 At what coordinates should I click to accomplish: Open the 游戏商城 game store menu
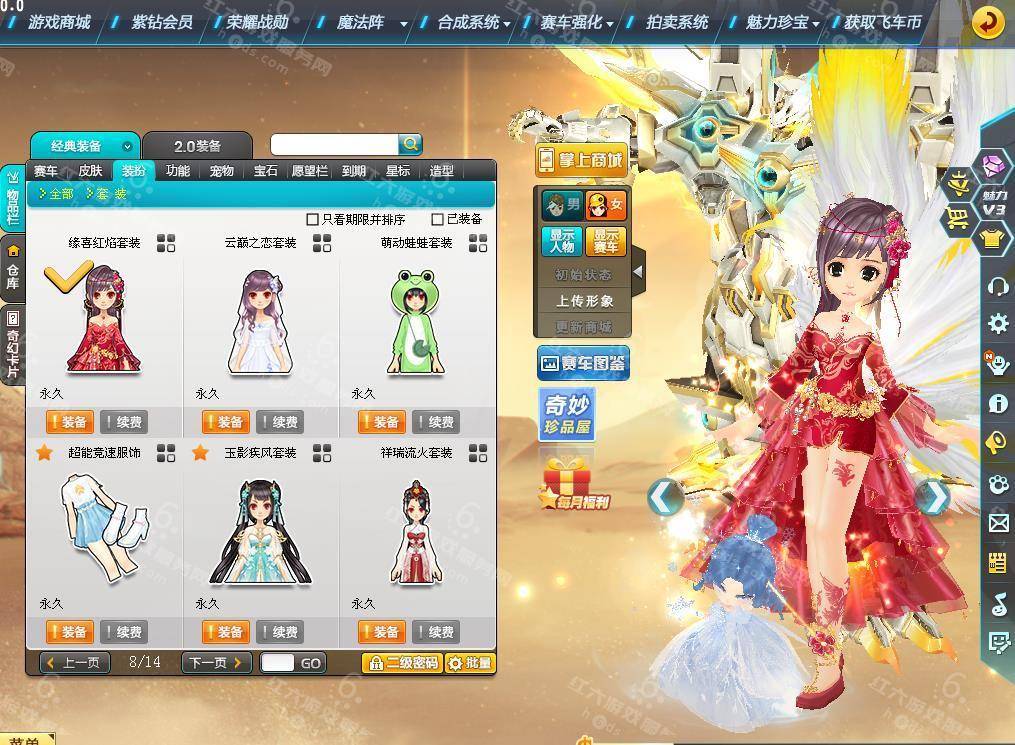[x=59, y=21]
